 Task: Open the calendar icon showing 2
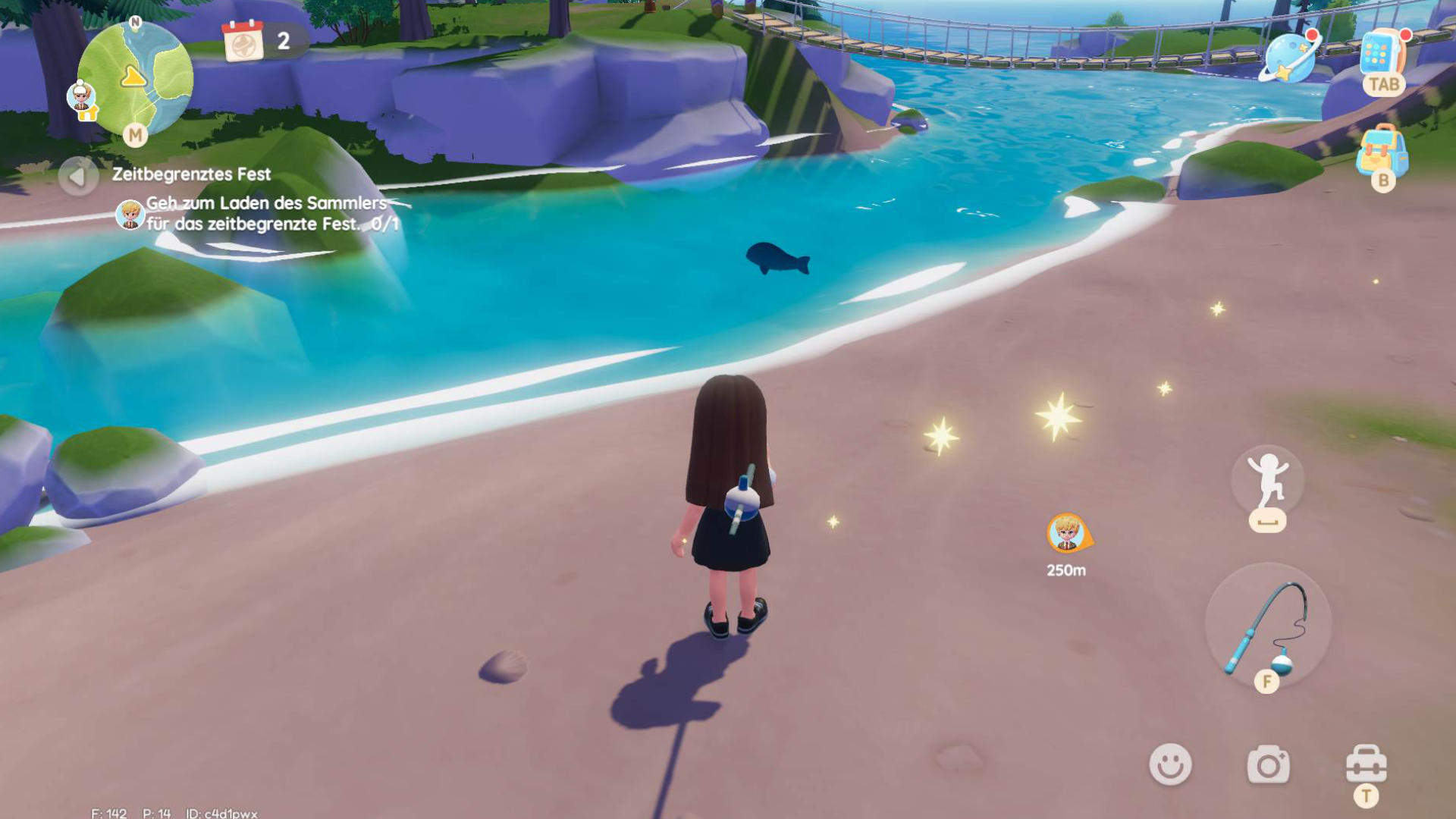(x=244, y=41)
